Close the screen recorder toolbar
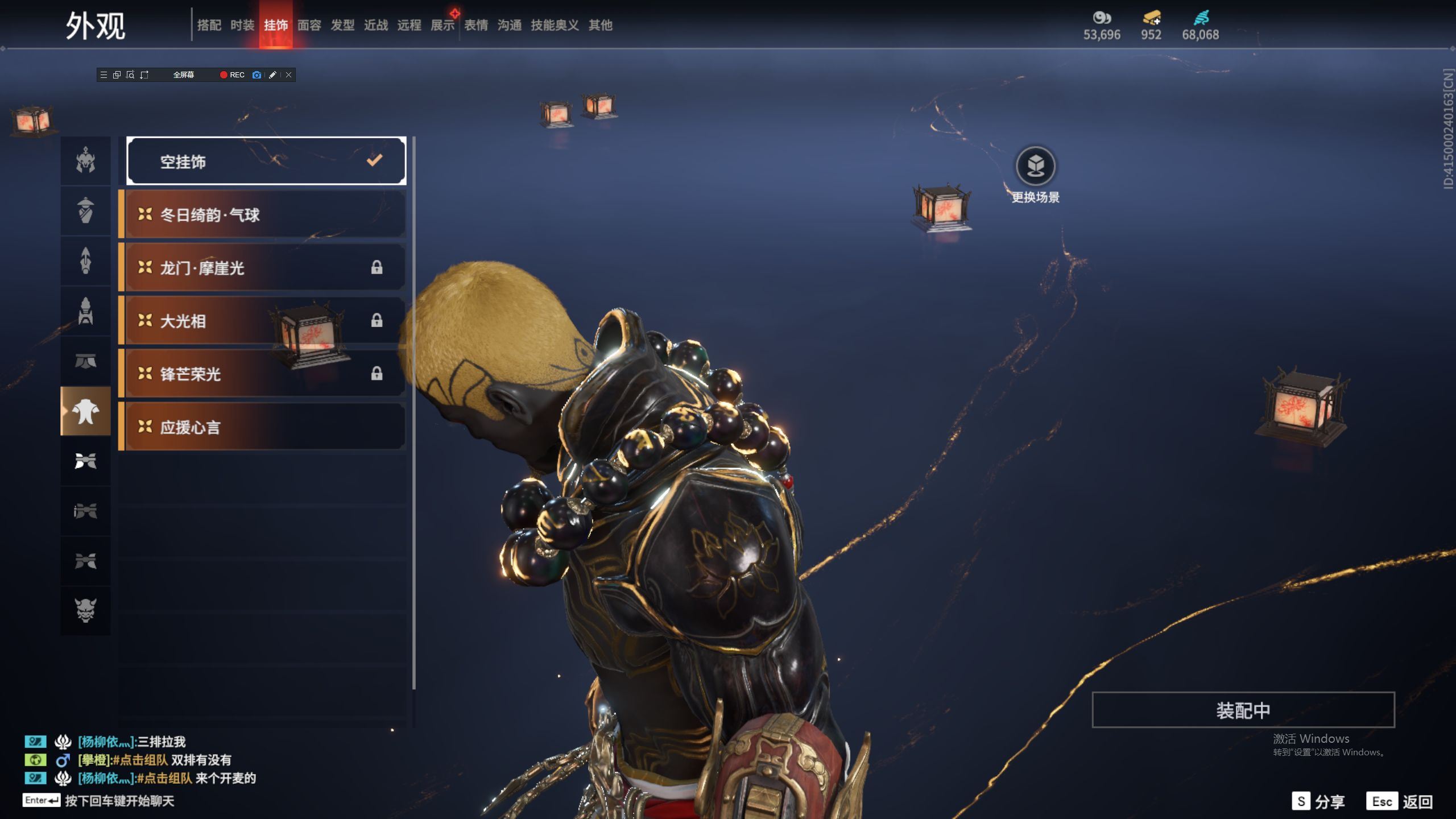1456x819 pixels. click(x=288, y=75)
